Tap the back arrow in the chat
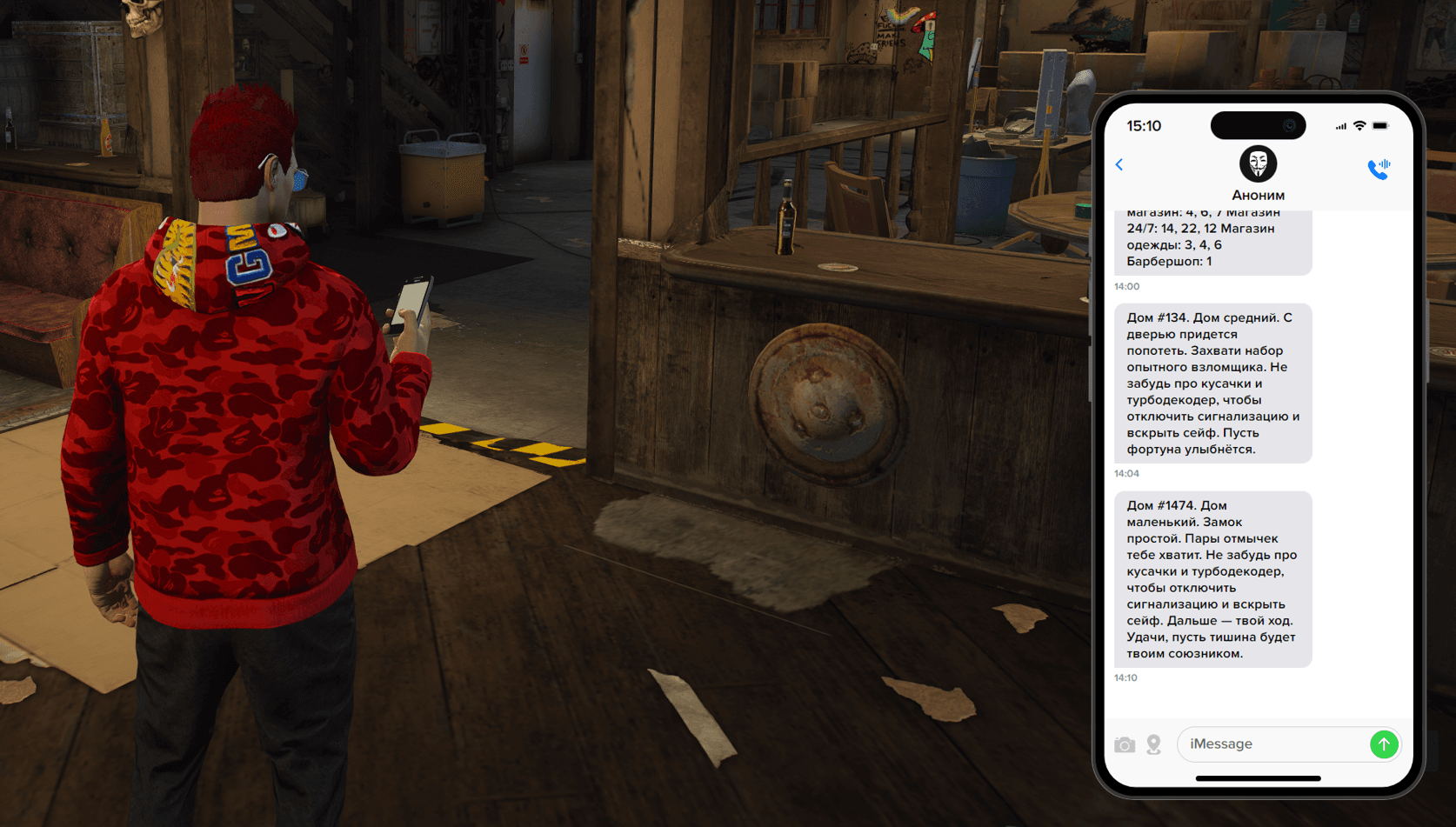This screenshot has height=827, width=1456. [x=1119, y=164]
